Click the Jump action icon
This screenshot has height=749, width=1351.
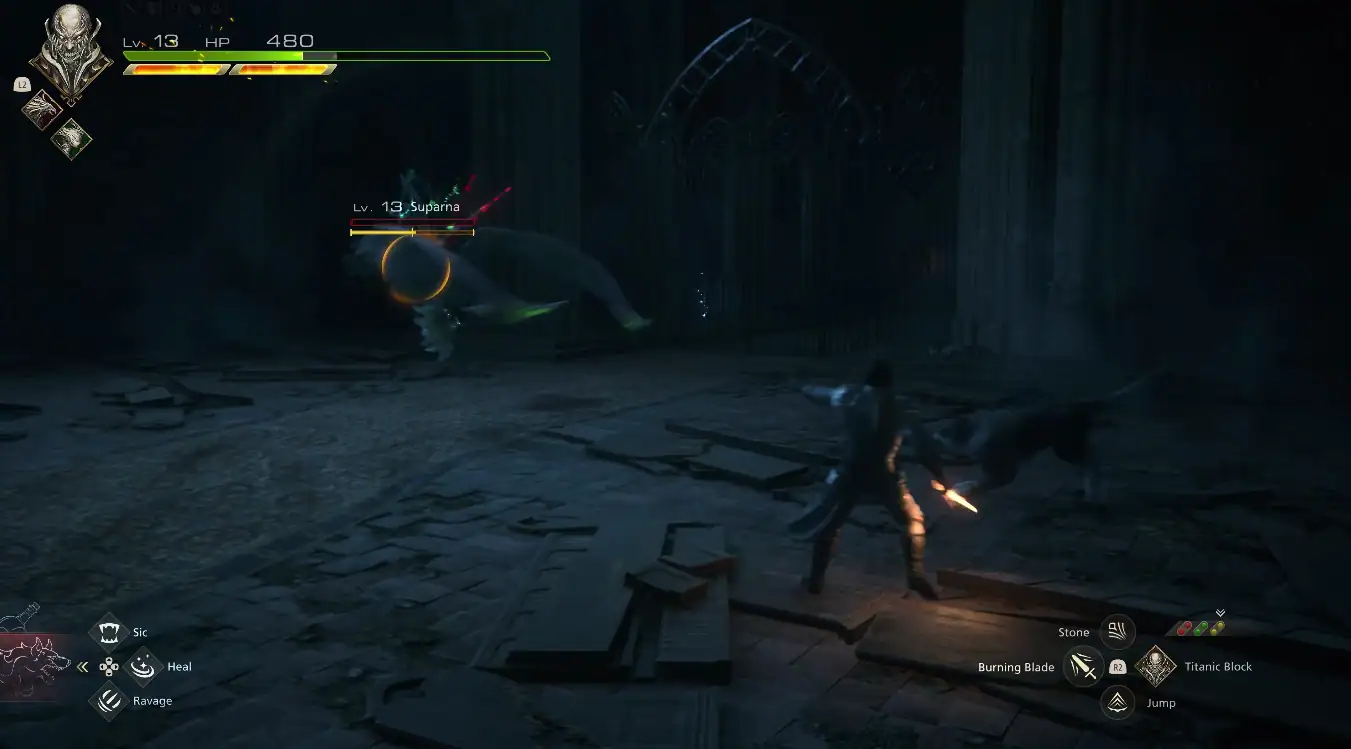pos(1117,703)
